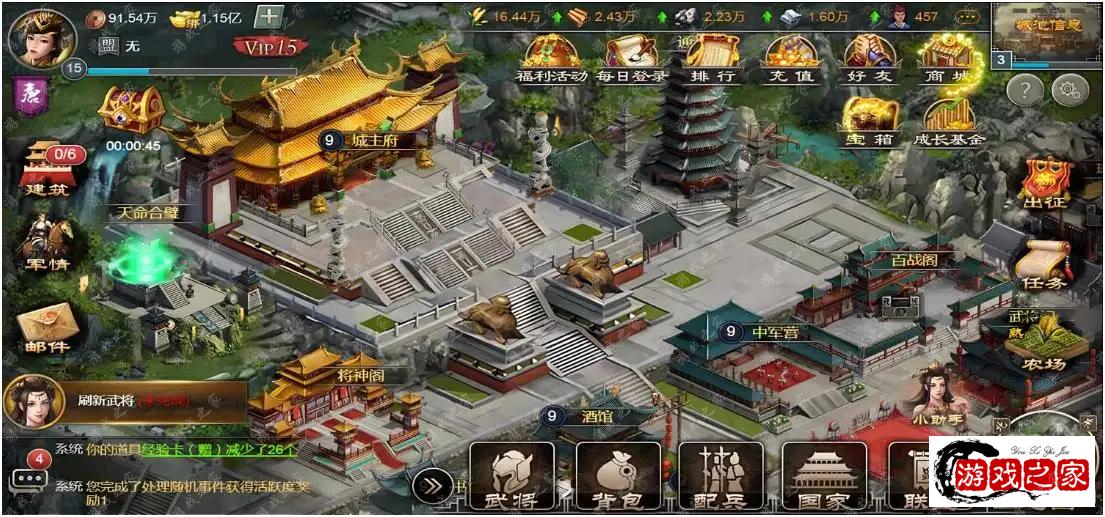Open the 充值 recharge shop
This screenshot has height=517, width=1105.
[x=791, y=59]
